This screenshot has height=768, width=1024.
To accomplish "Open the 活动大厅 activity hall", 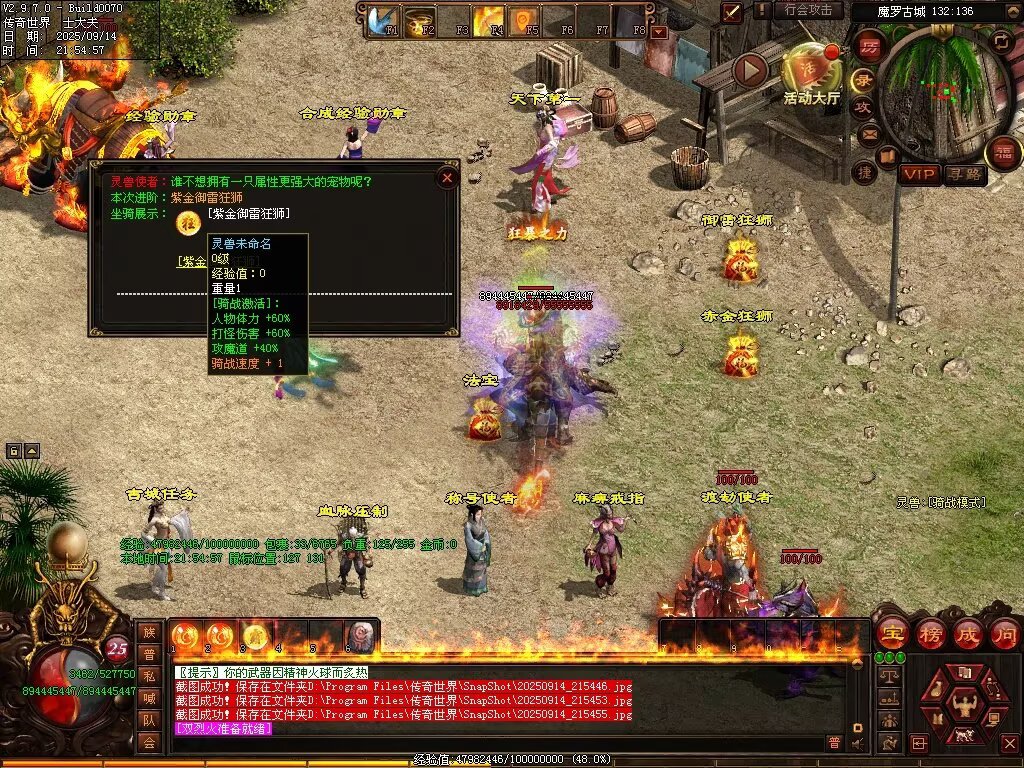I will click(811, 70).
